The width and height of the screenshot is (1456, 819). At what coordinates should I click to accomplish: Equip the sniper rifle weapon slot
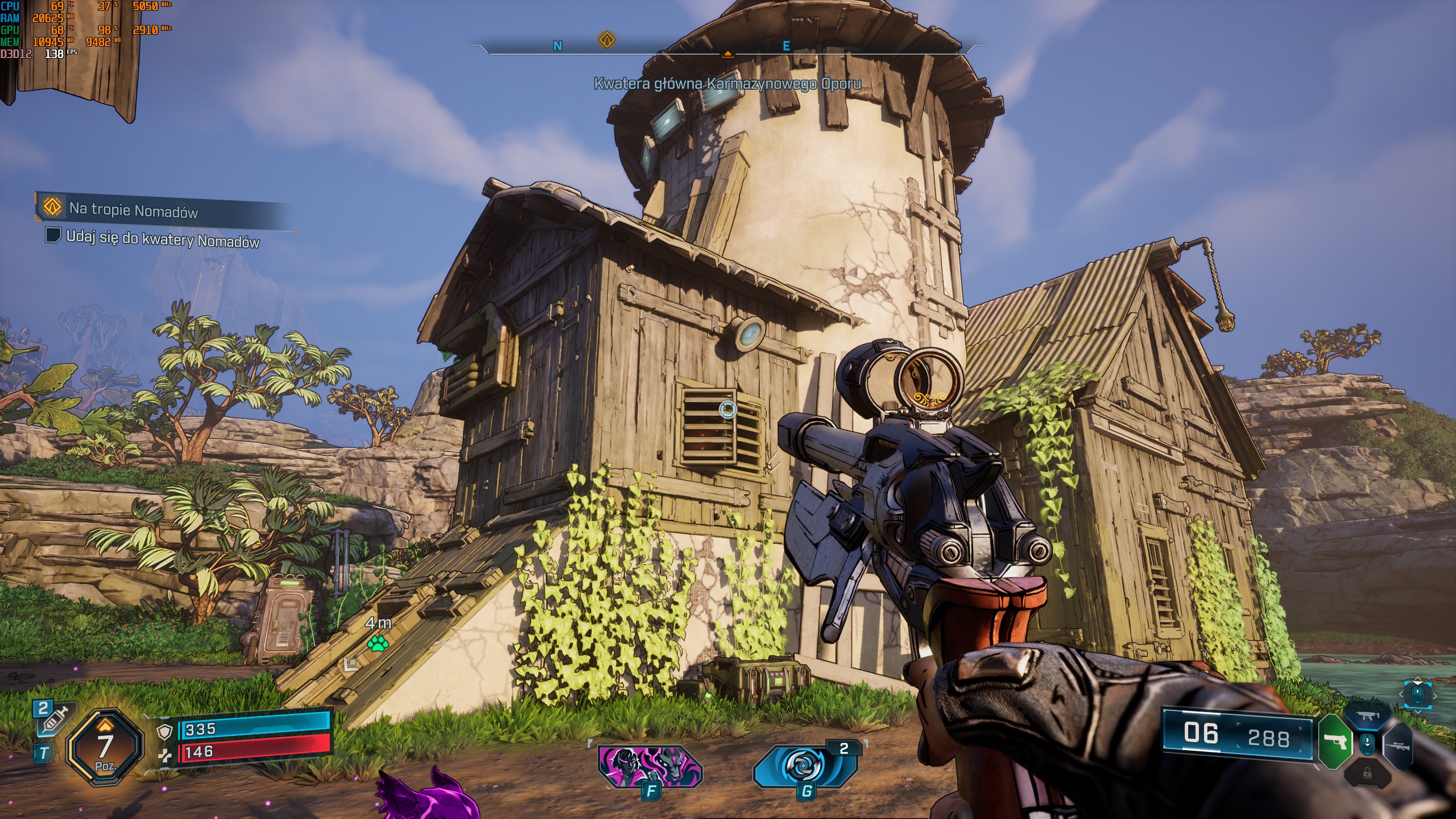(x=1399, y=745)
